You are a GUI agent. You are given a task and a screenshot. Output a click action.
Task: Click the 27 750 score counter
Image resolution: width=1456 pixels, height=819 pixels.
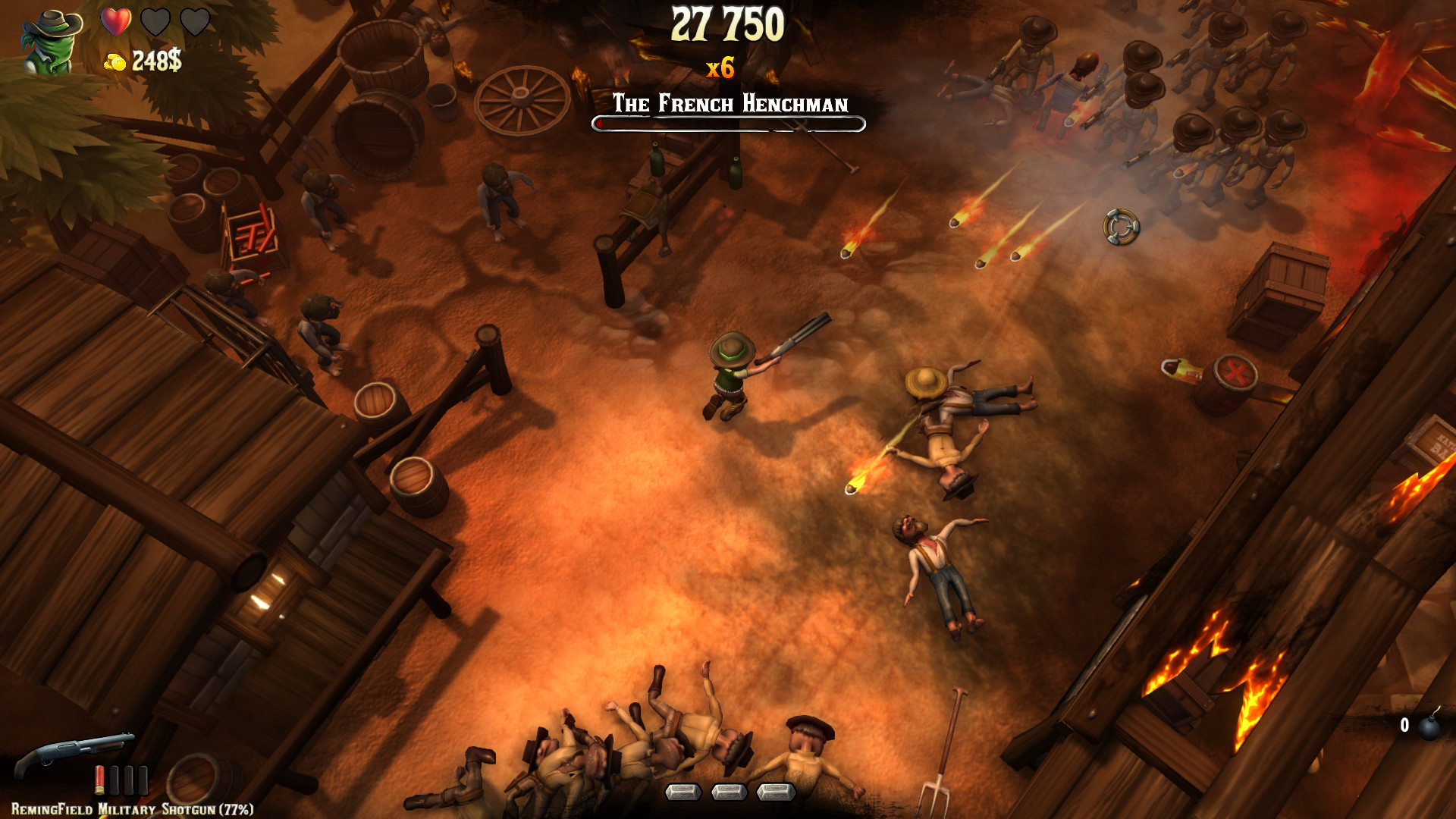click(x=726, y=25)
